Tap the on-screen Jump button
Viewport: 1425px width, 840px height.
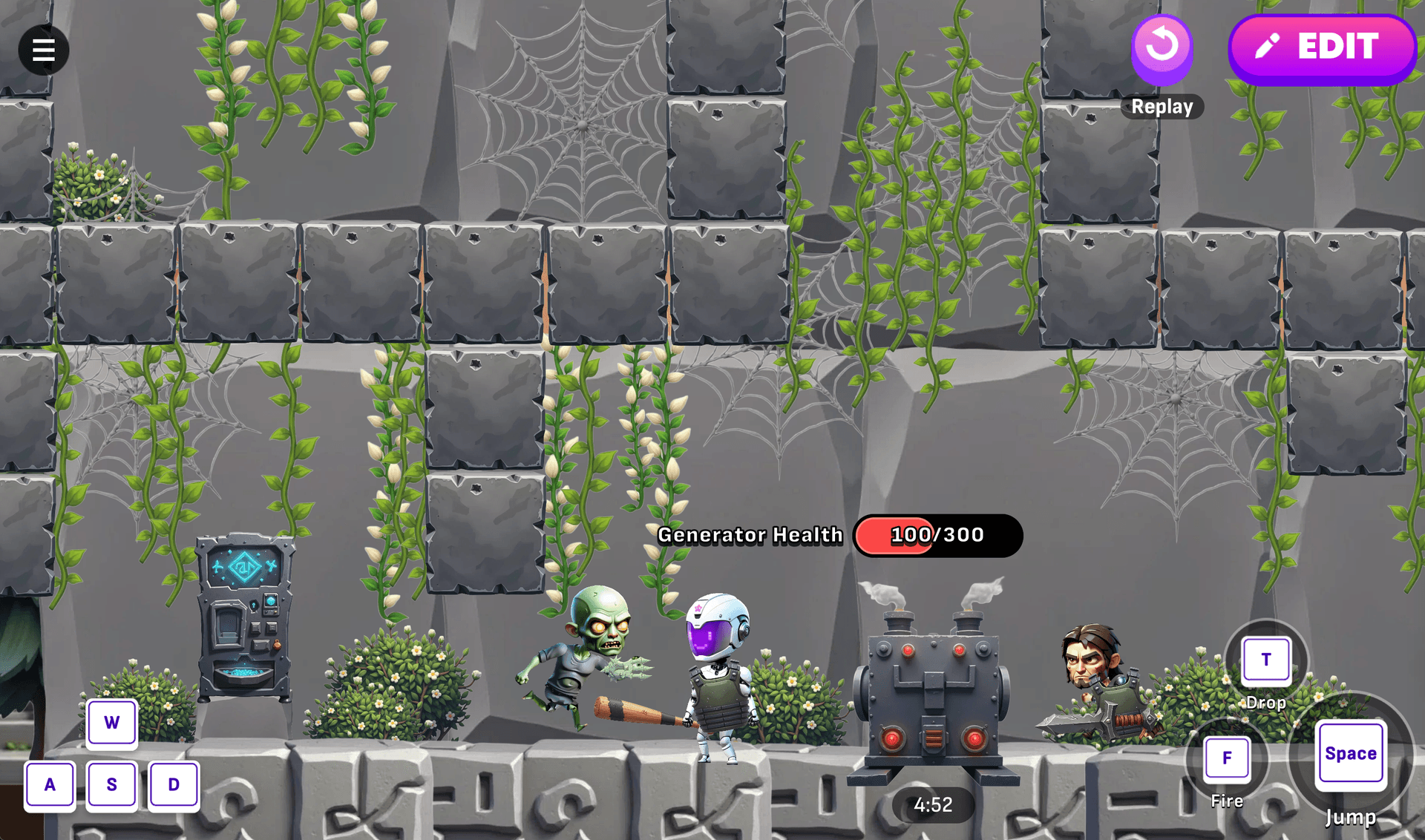tap(1350, 754)
